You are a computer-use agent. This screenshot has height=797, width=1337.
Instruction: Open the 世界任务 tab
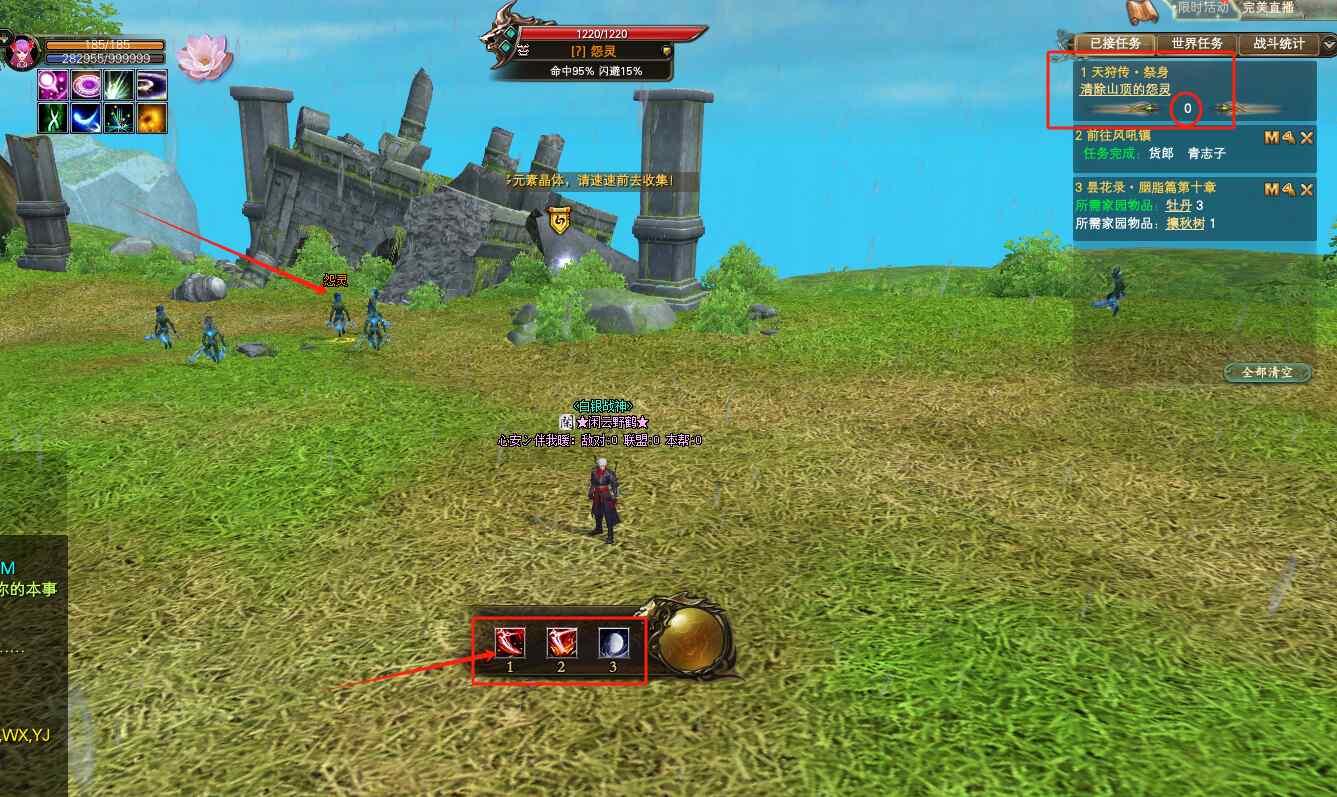1196,44
